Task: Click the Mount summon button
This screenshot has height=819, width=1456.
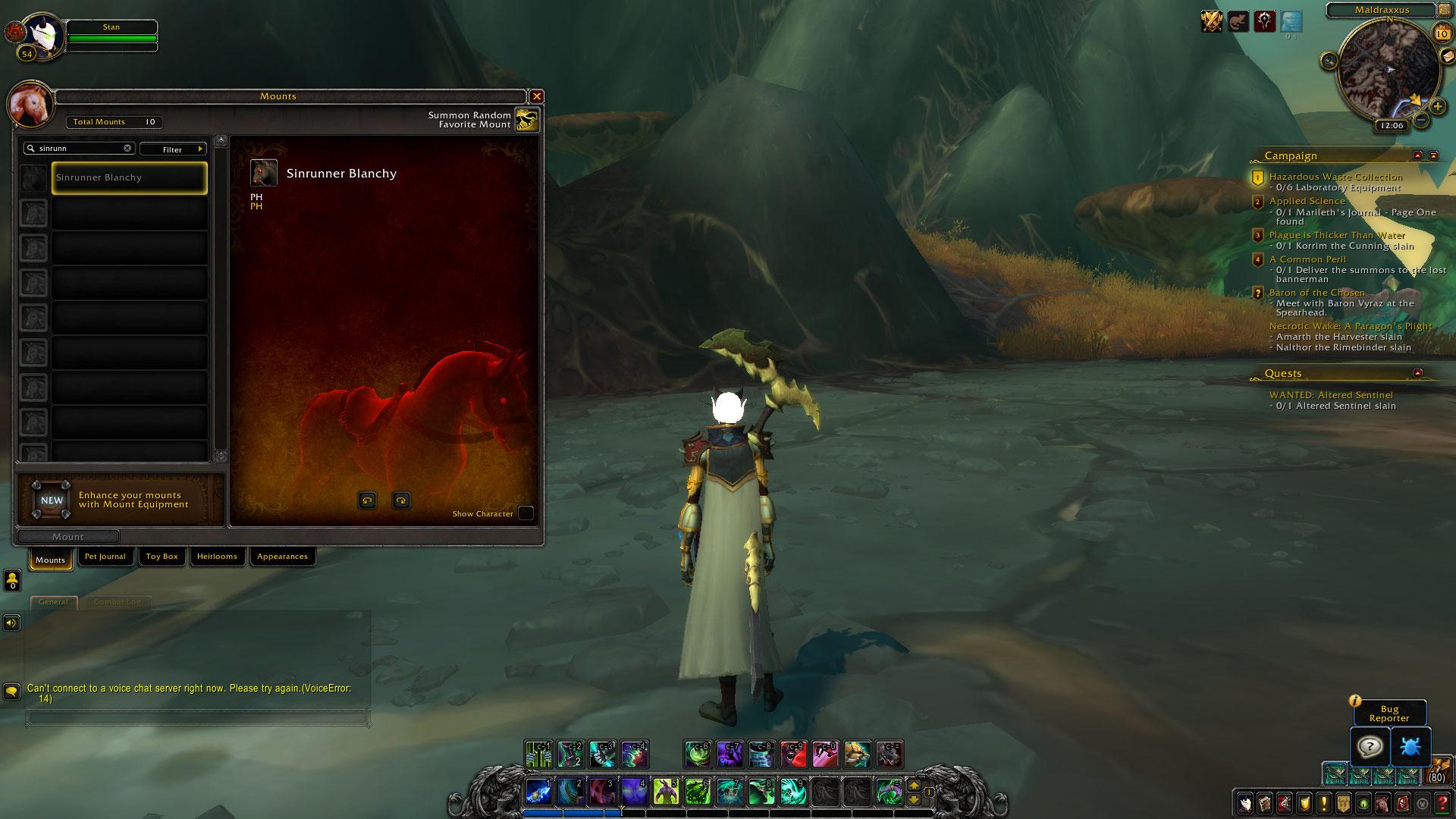Action: point(68,537)
